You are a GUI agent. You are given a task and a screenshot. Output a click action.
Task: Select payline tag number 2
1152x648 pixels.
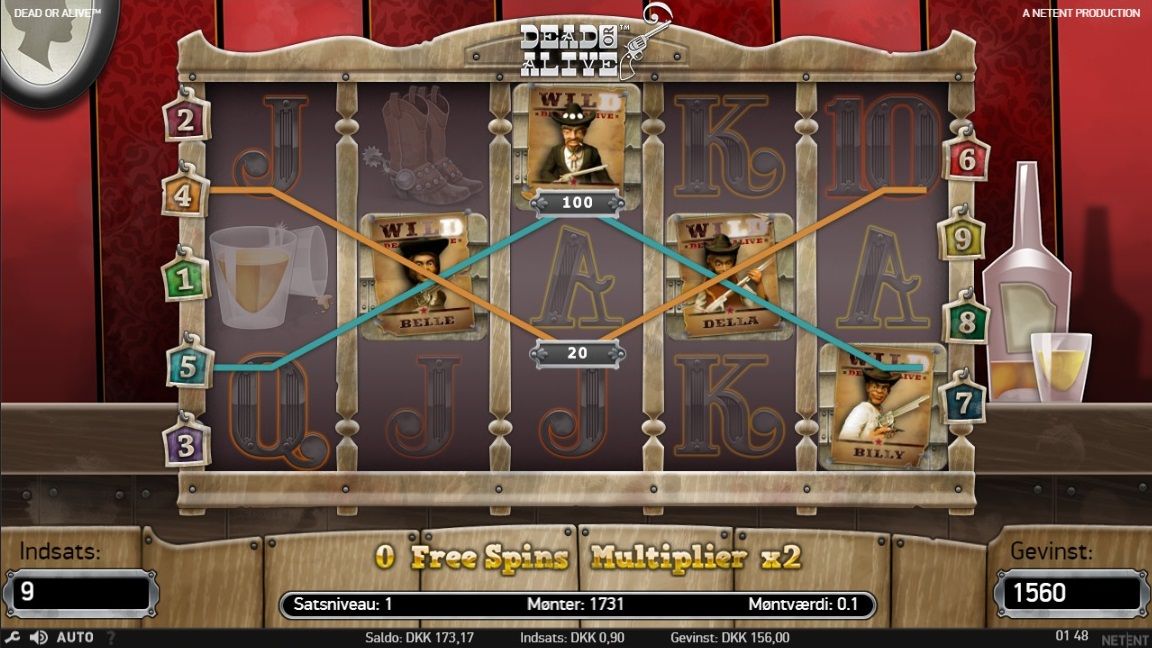[x=185, y=121]
